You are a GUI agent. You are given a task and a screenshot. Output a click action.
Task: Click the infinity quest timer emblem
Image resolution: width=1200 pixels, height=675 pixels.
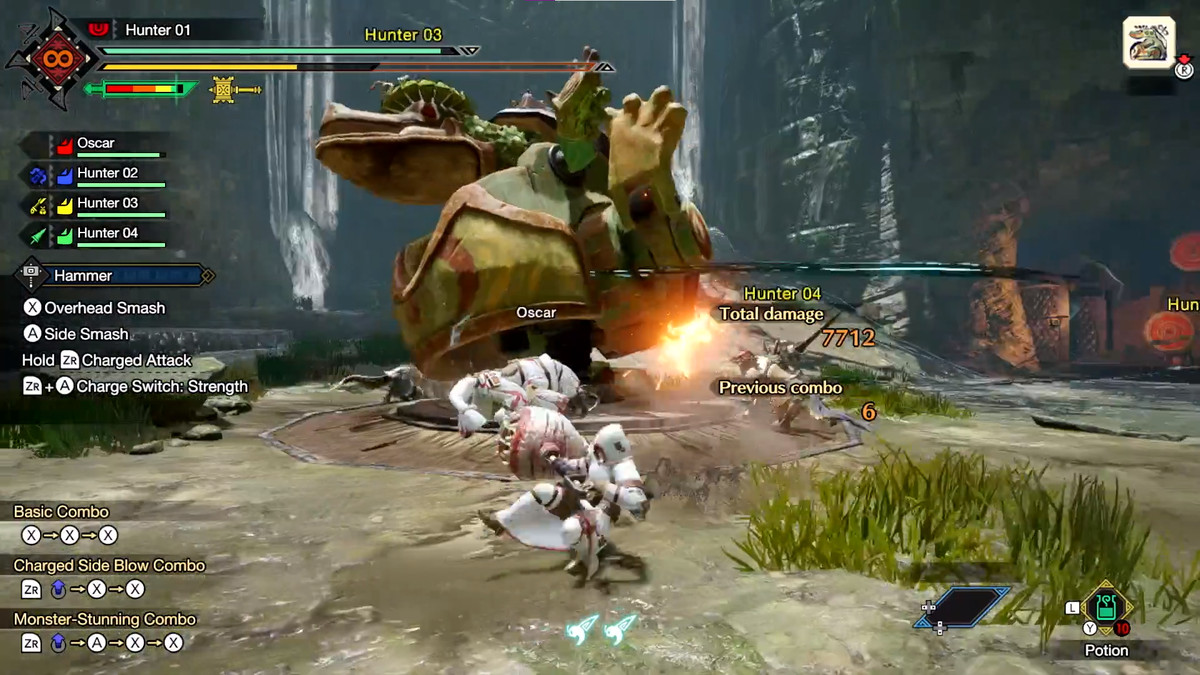(51, 56)
